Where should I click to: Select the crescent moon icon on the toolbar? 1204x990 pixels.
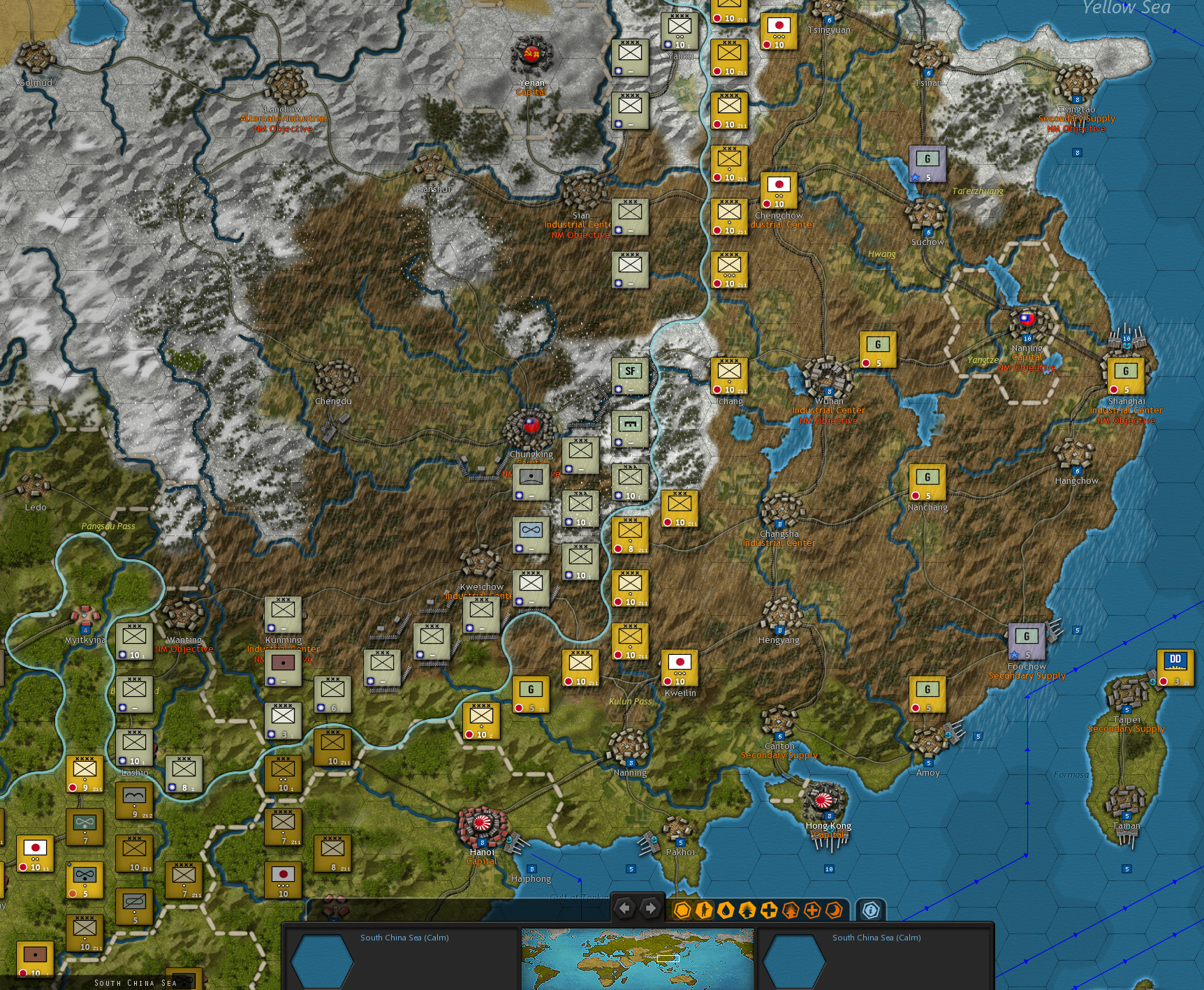[x=835, y=909]
